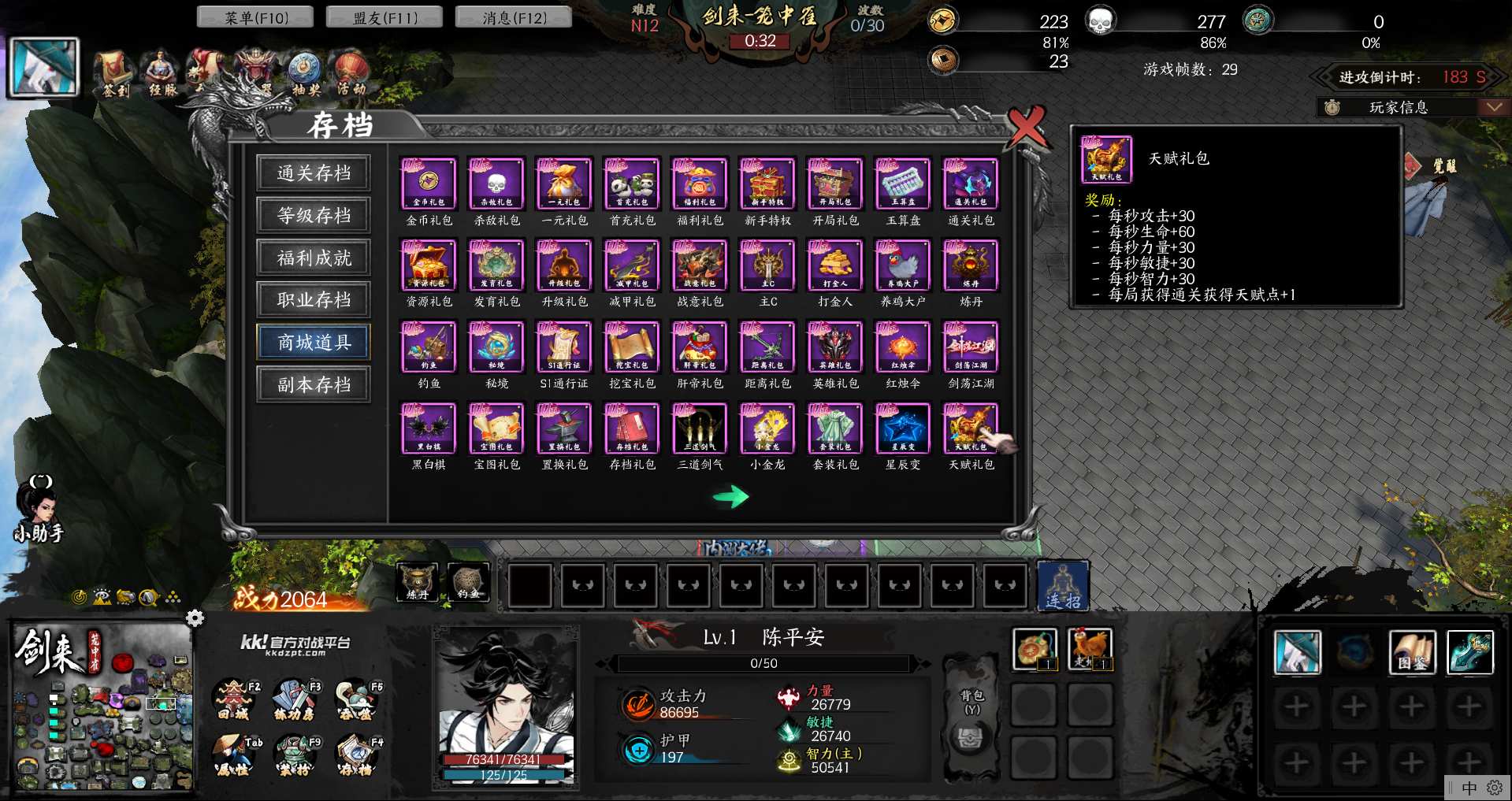Select the 玉算盘 abacus item
The image size is (1512, 801).
click(x=903, y=184)
